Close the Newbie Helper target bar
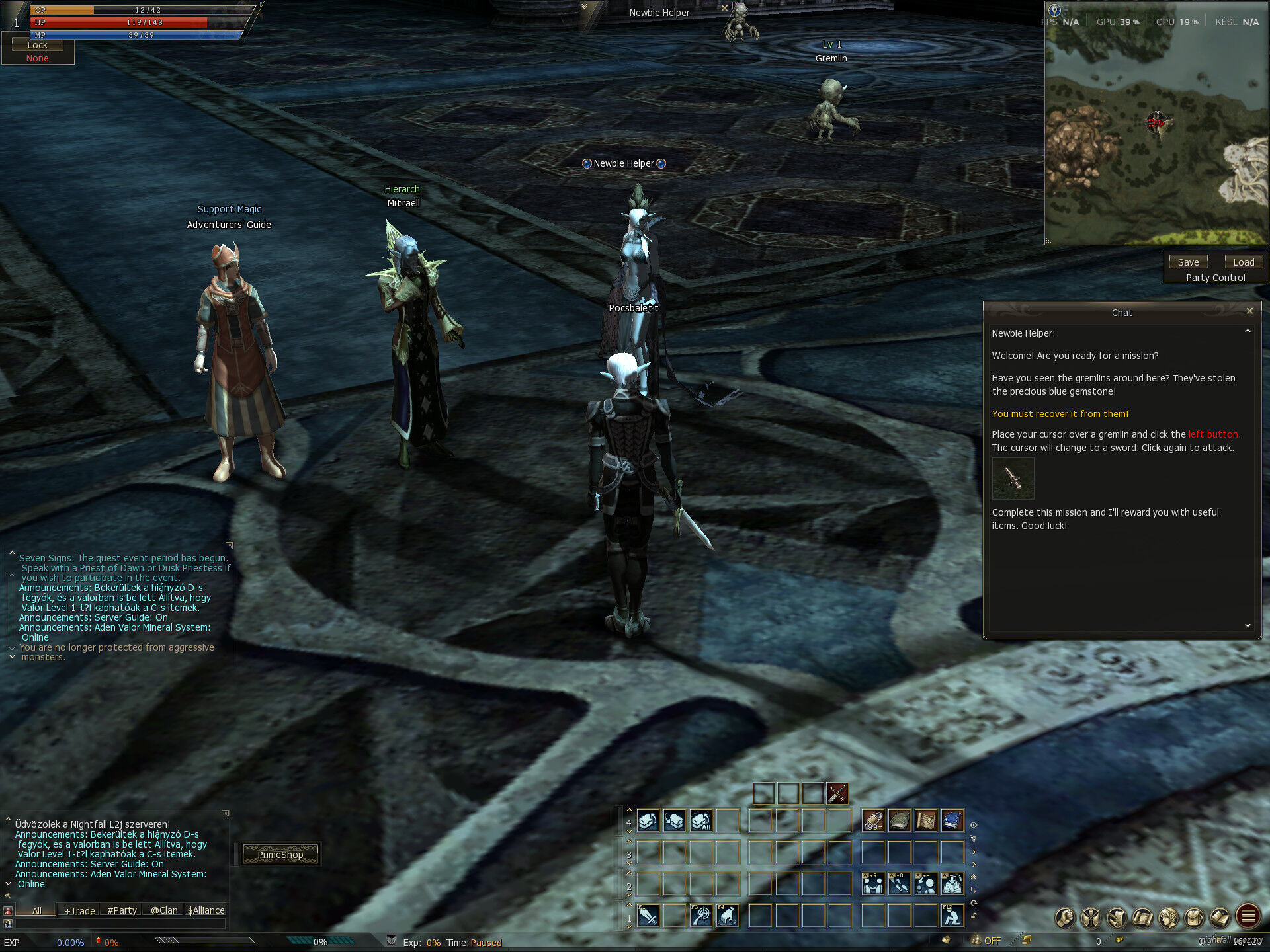 [x=724, y=9]
